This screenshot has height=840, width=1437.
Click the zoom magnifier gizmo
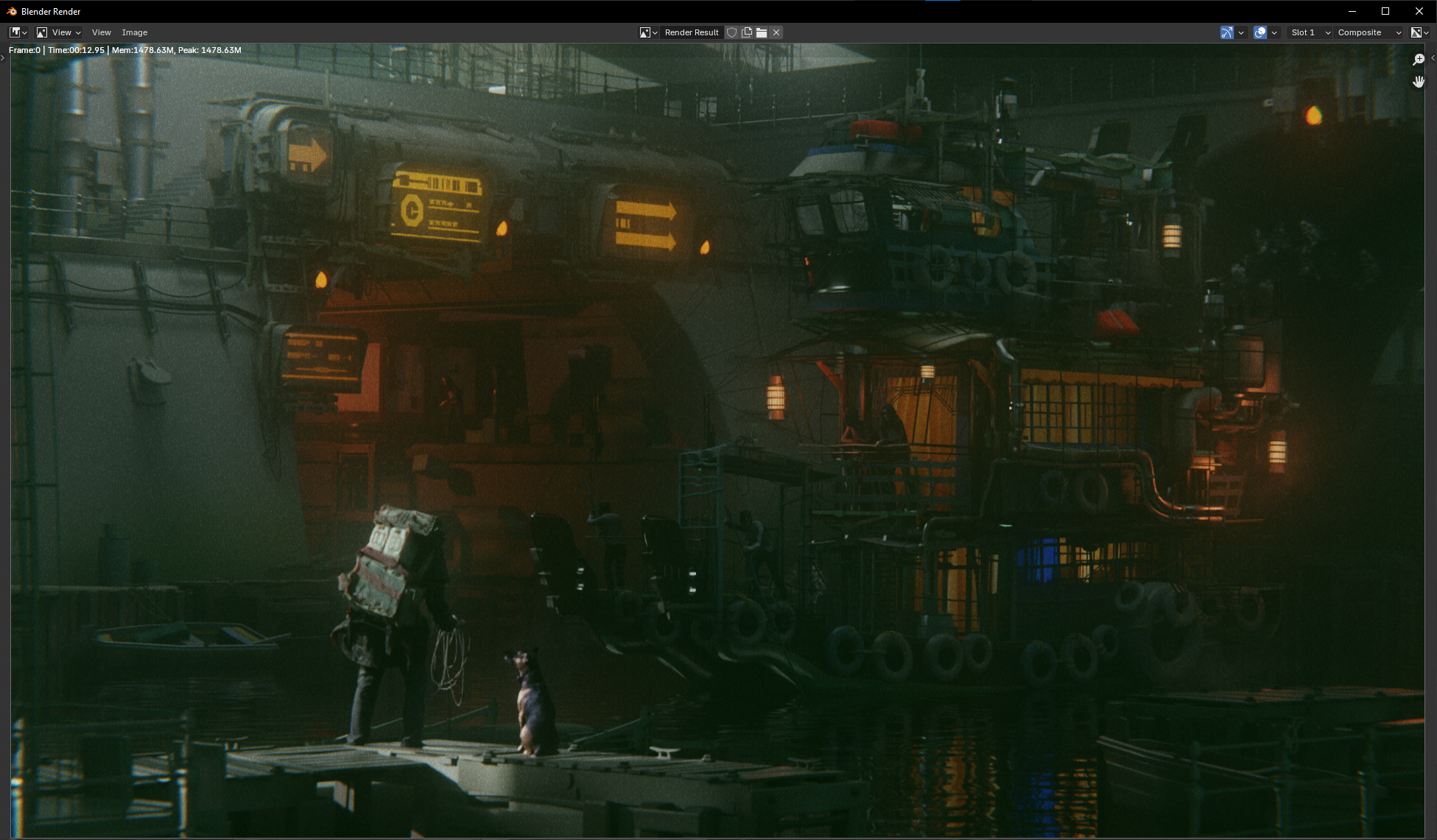pos(1419,60)
